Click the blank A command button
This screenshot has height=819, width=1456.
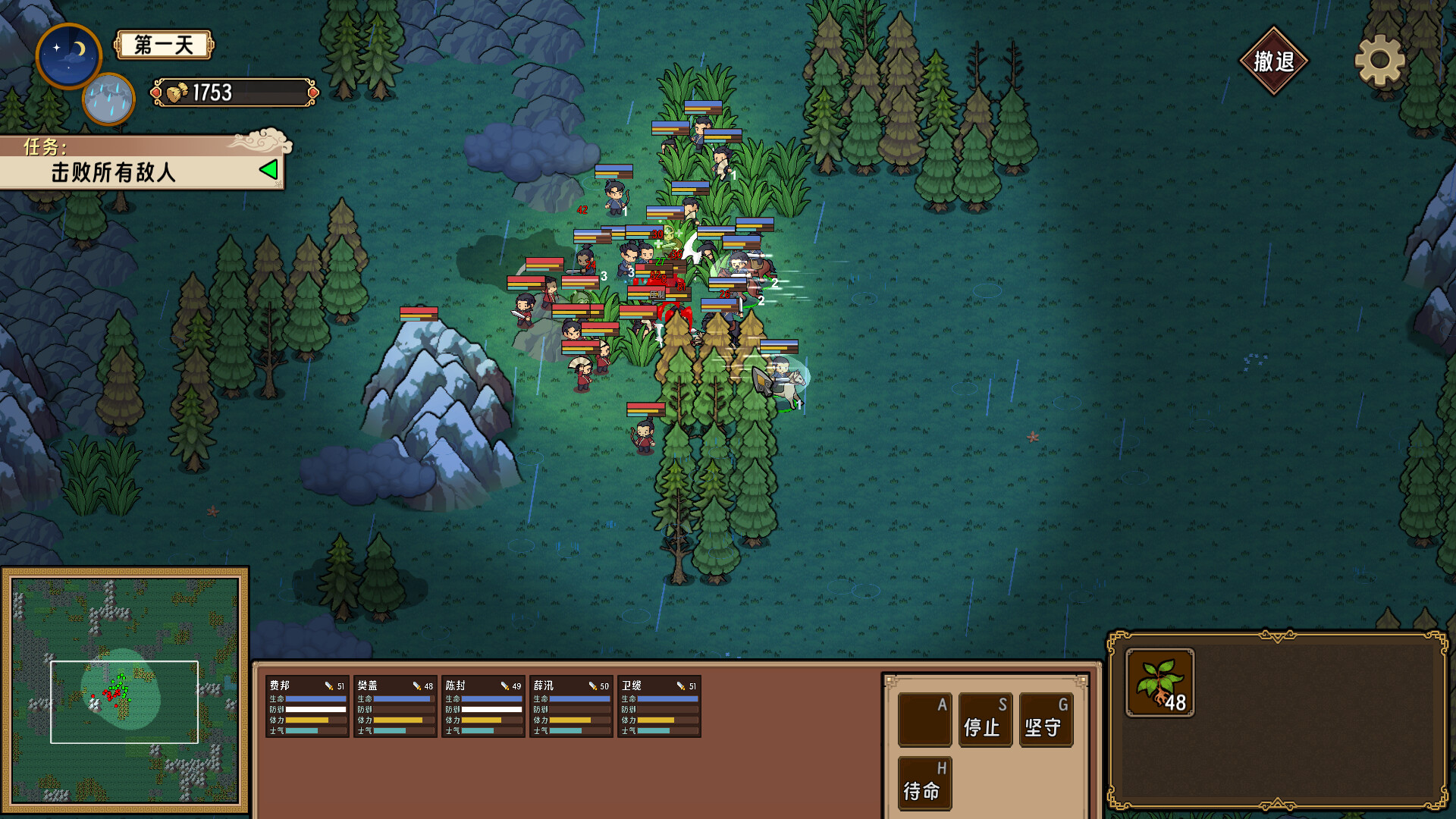click(924, 720)
